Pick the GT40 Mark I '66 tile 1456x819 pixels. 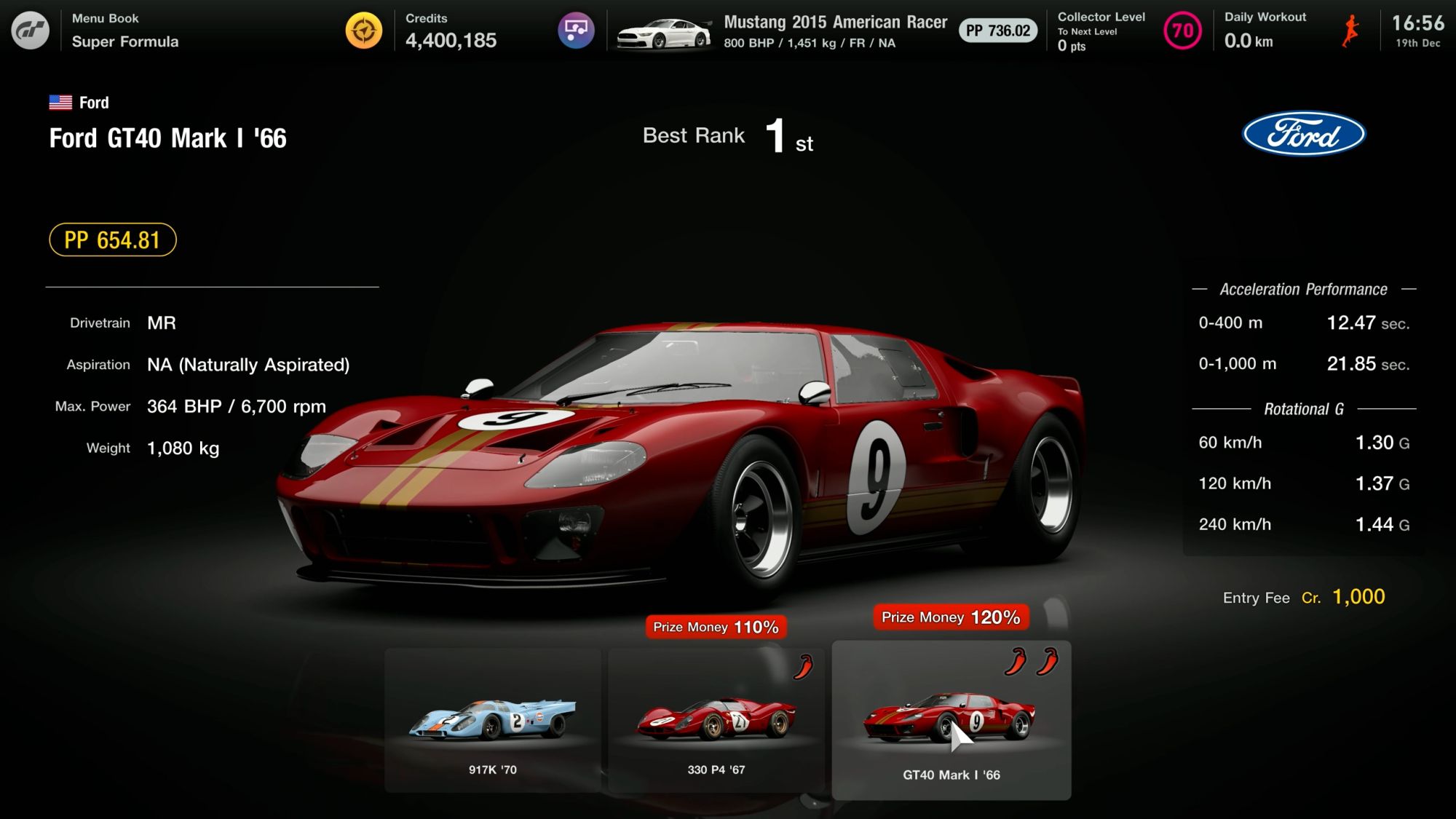click(x=951, y=721)
